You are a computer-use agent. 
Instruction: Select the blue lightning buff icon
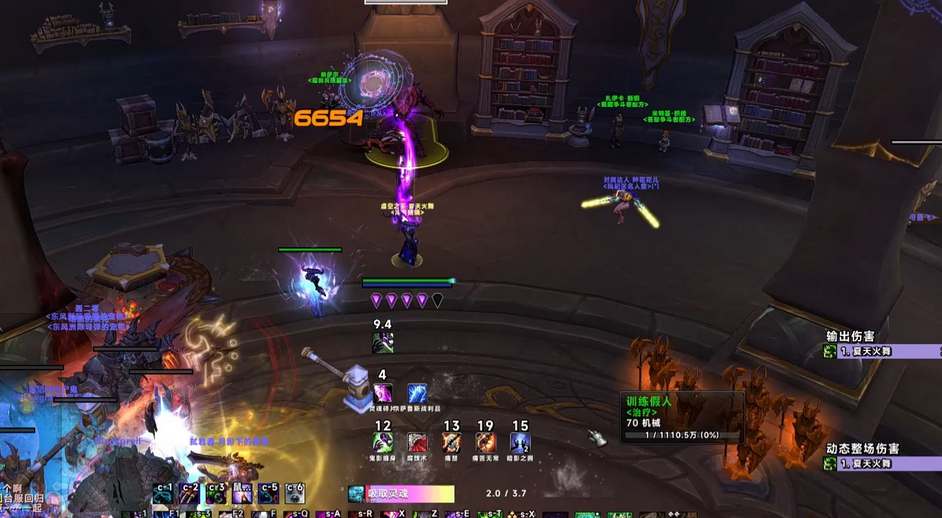[417, 393]
